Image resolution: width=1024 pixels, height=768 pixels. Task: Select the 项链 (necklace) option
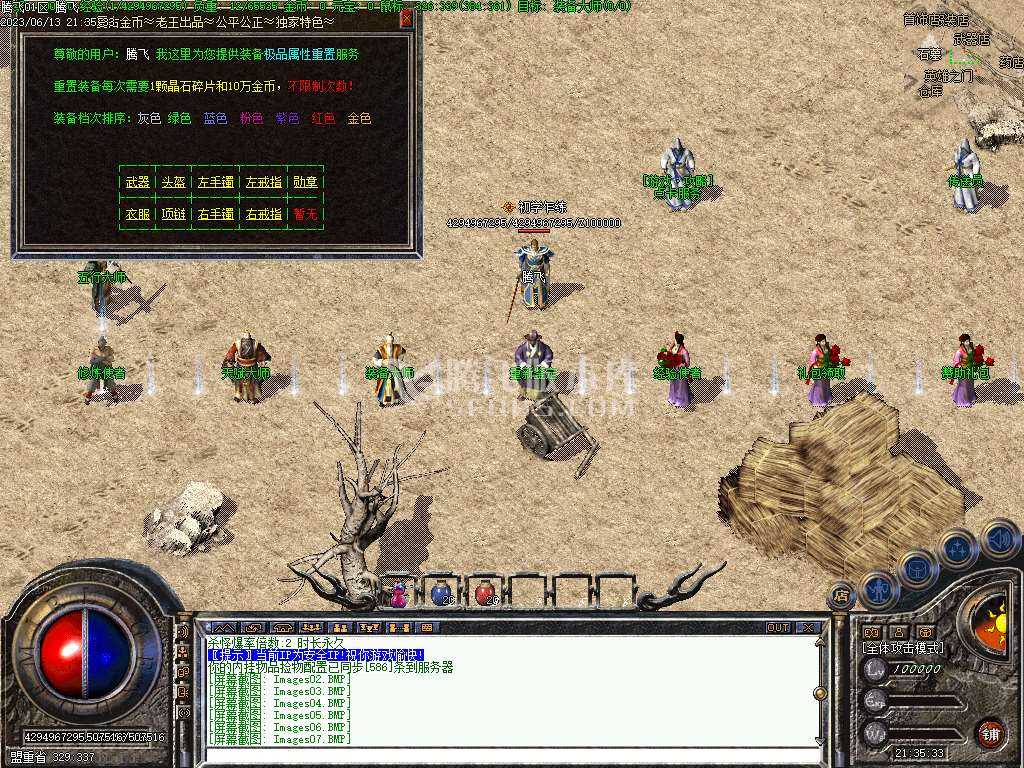pos(173,214)
